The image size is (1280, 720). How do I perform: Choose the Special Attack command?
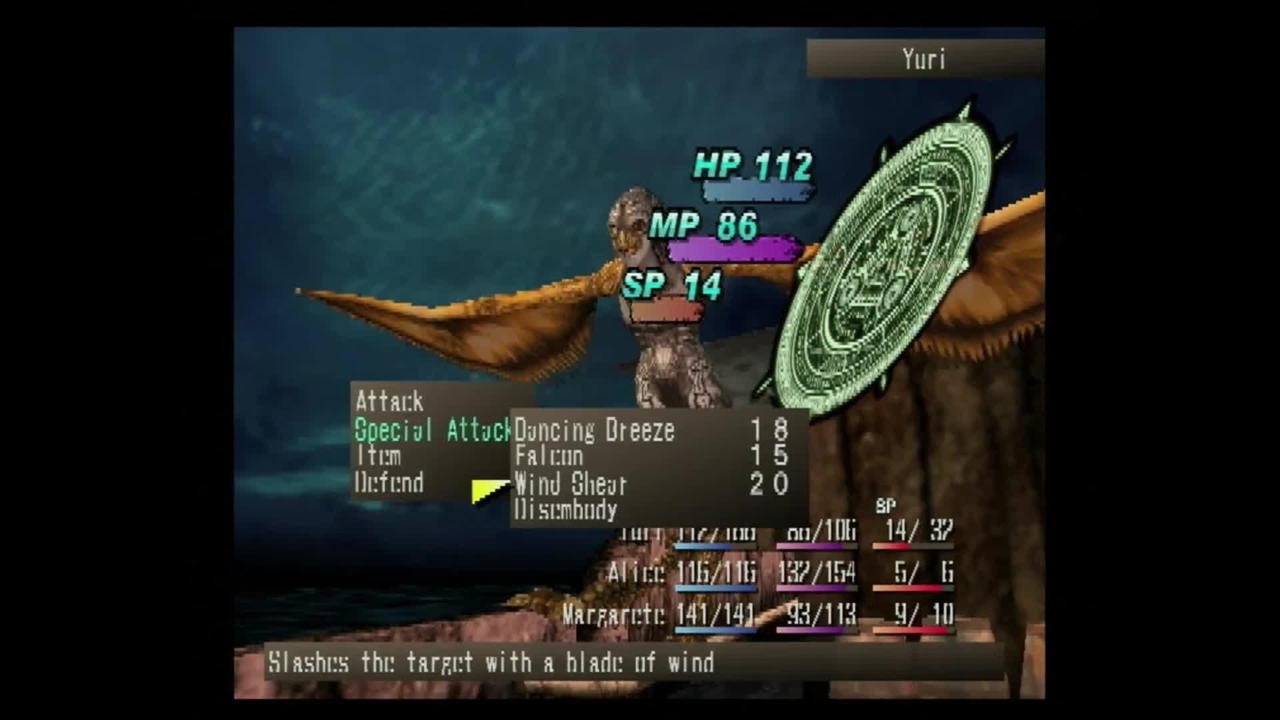click(432, 431)
